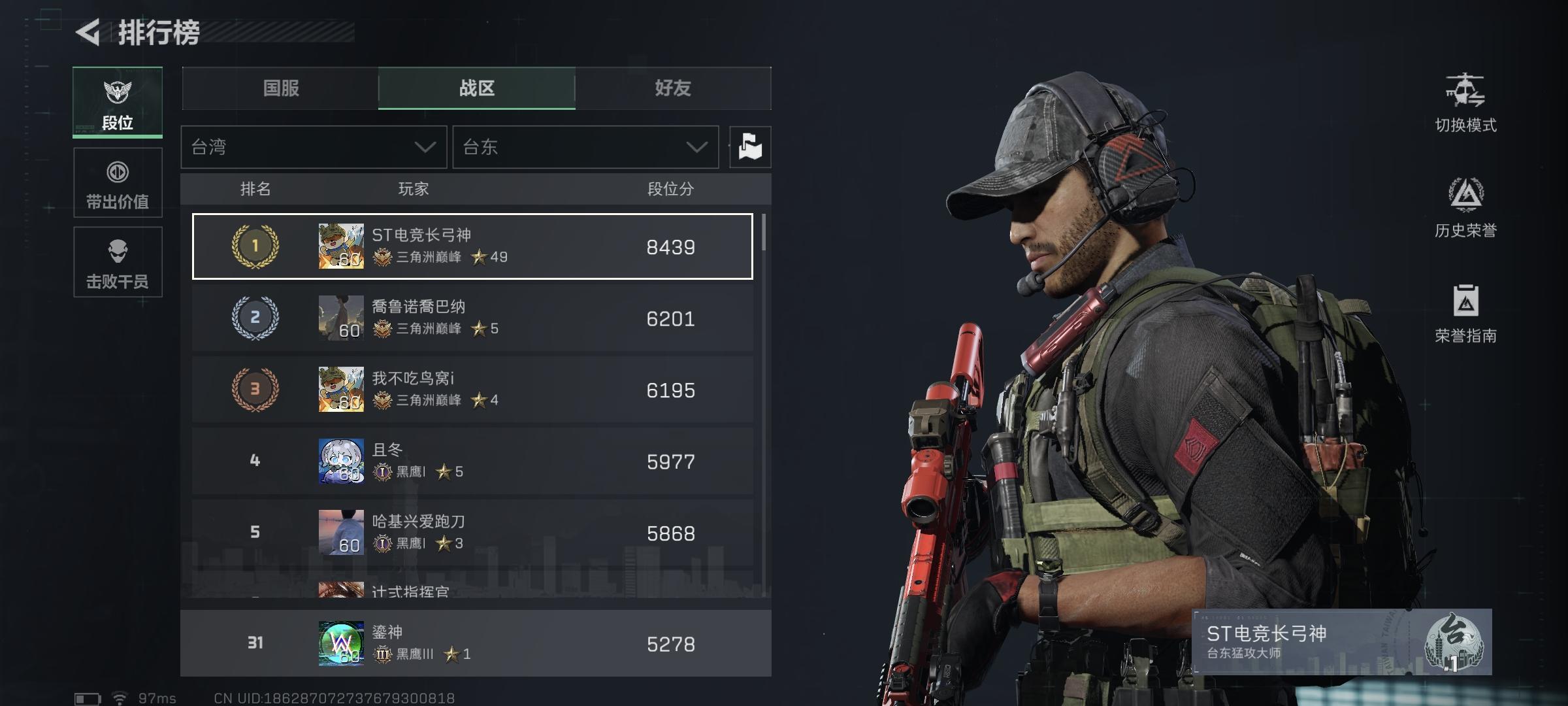Show the 好友 friends leaderboard
This screenshot has height=706, width=1568.
pyautogui.click(x=673, y=88)
